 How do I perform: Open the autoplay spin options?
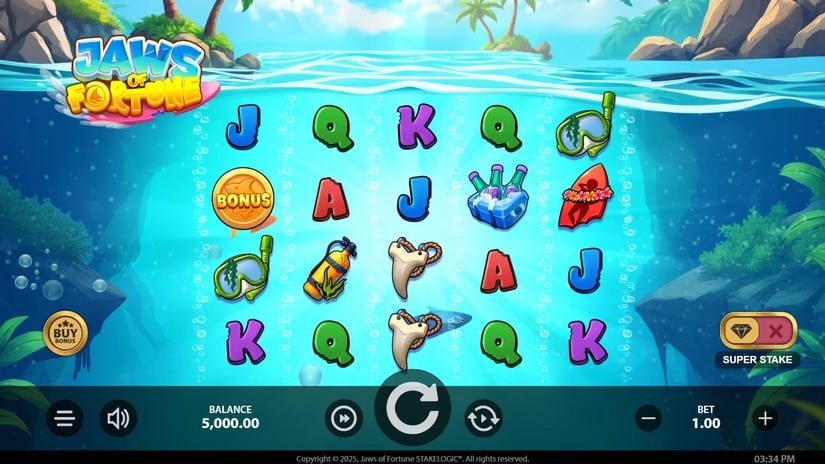point(483,419)
